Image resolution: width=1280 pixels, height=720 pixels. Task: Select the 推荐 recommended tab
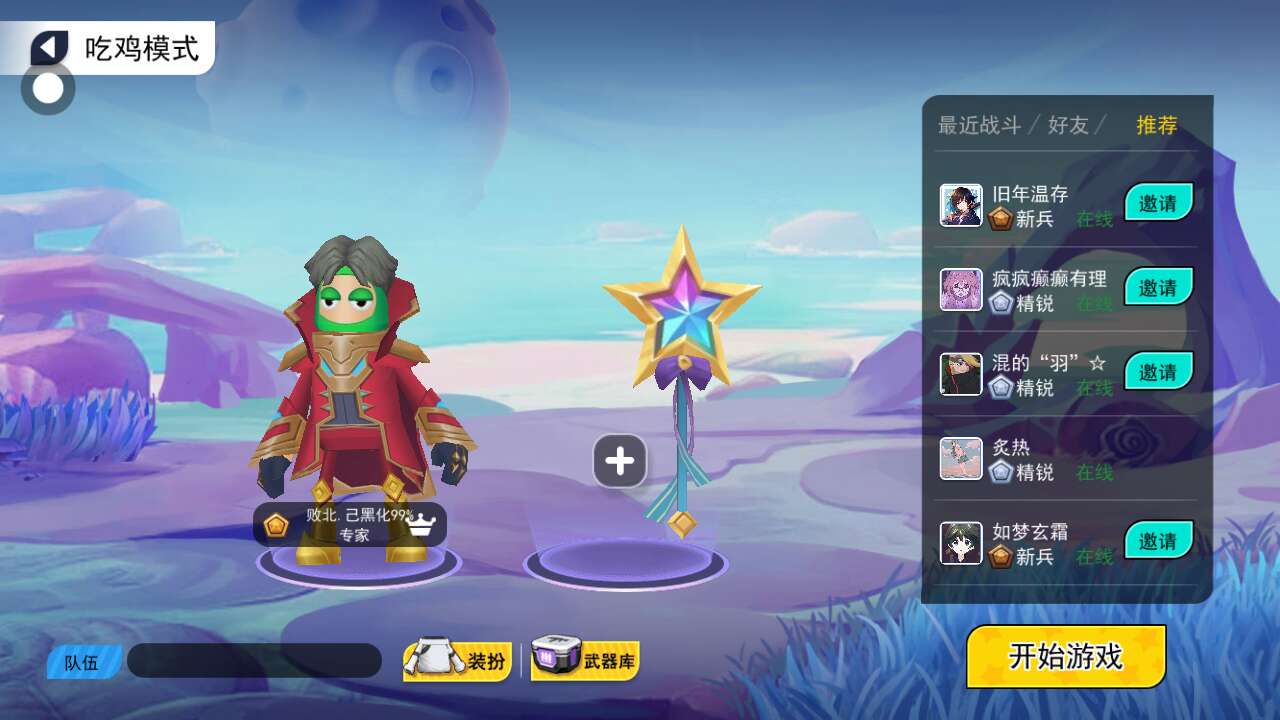[x=1157, y=125]
